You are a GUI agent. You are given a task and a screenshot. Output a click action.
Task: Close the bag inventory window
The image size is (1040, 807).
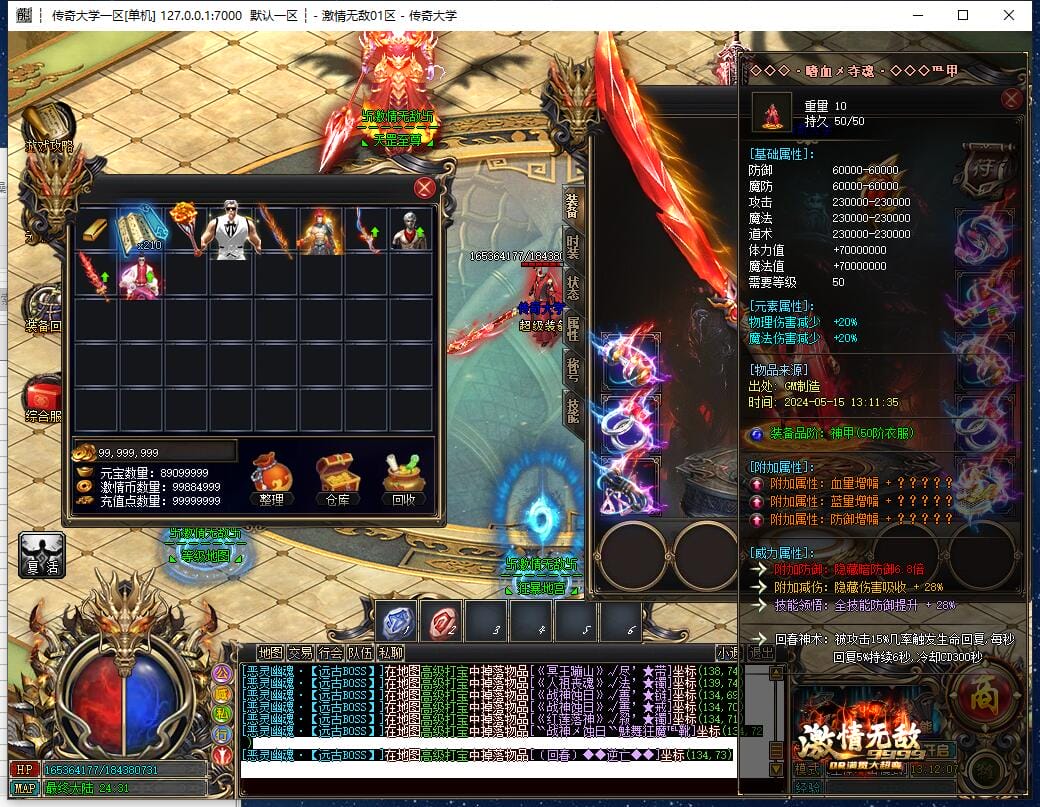tap(425, 187)
